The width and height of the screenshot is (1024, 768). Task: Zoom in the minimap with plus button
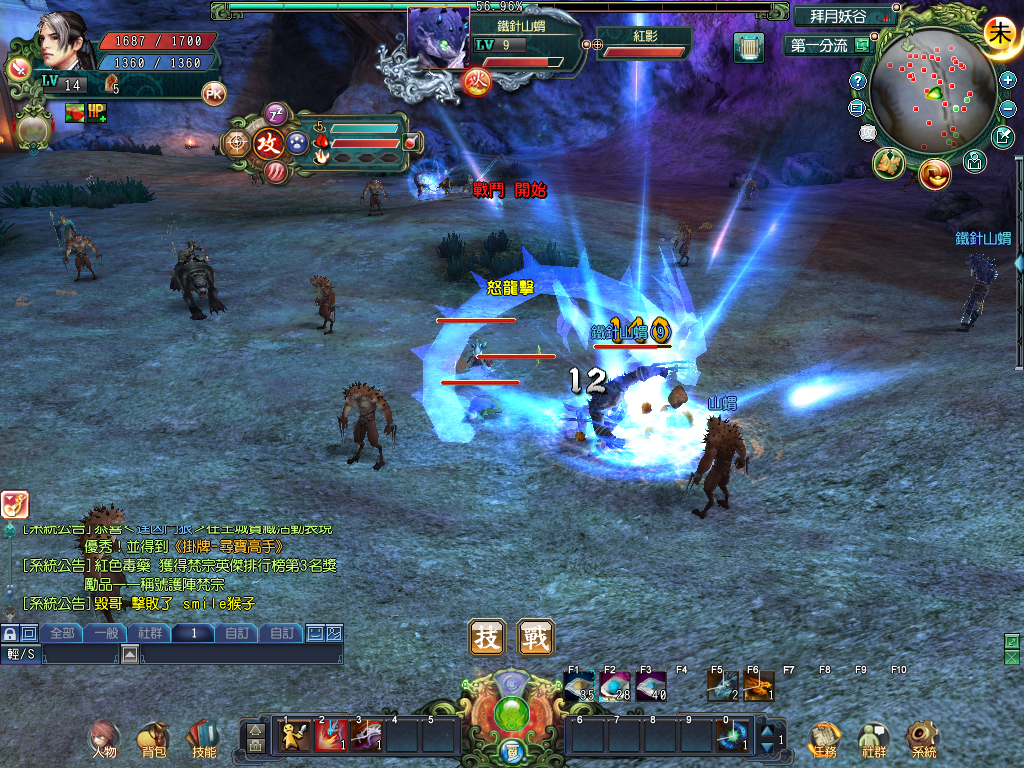tap(1007, 79)
